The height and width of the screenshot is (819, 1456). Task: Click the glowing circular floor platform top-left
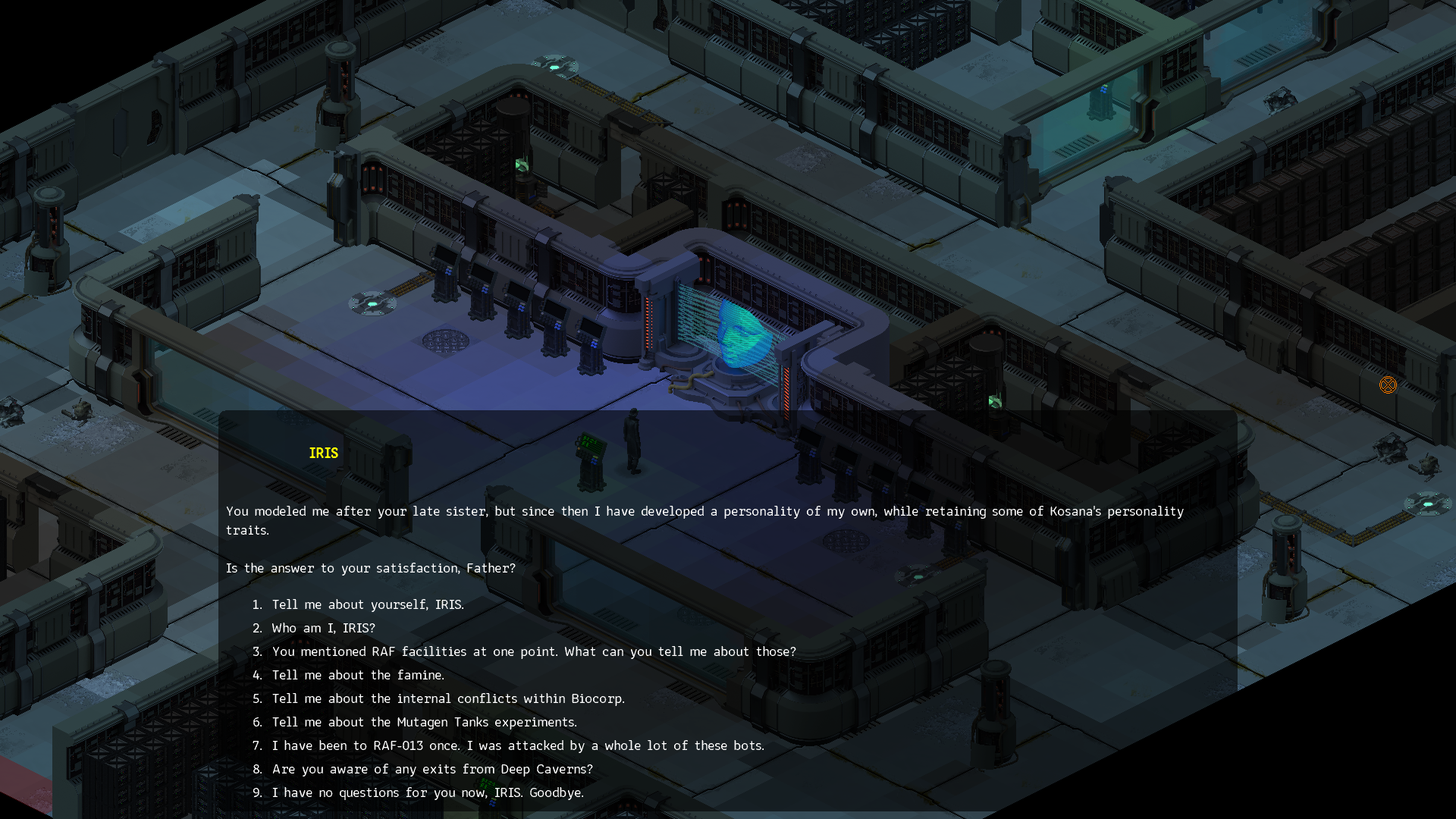[373, 303]
